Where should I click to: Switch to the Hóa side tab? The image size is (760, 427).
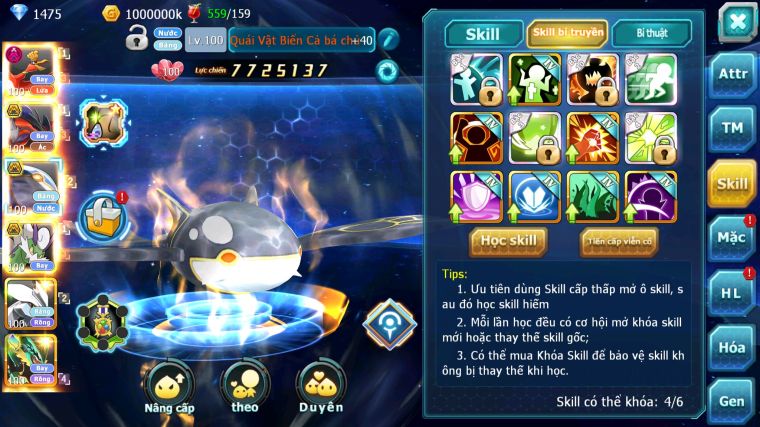click(x=731, y=347)
